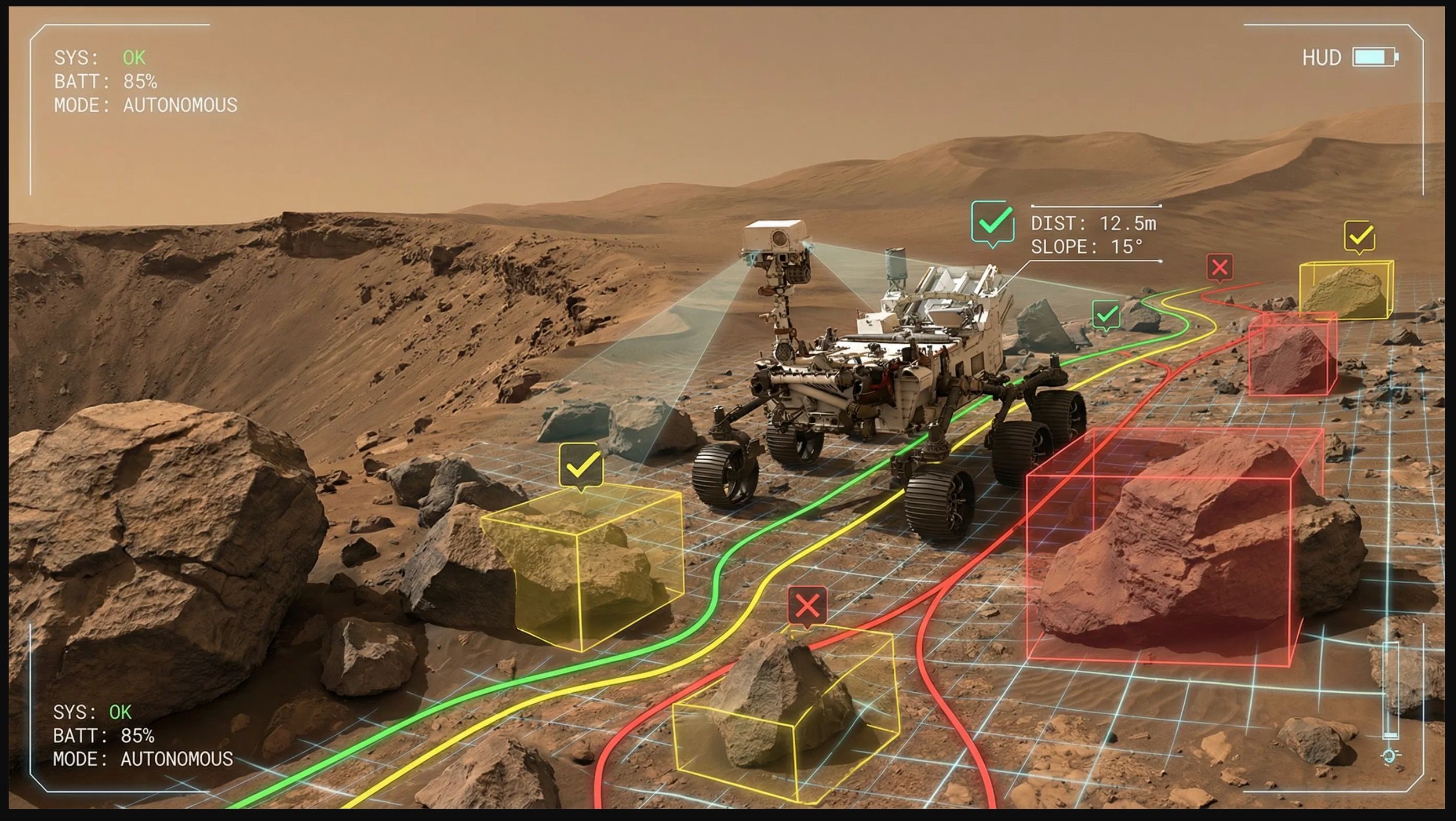Select the teal checkmark beside the DIST readout
Viewport: 1456px width, 821px height.
point(993,223)
